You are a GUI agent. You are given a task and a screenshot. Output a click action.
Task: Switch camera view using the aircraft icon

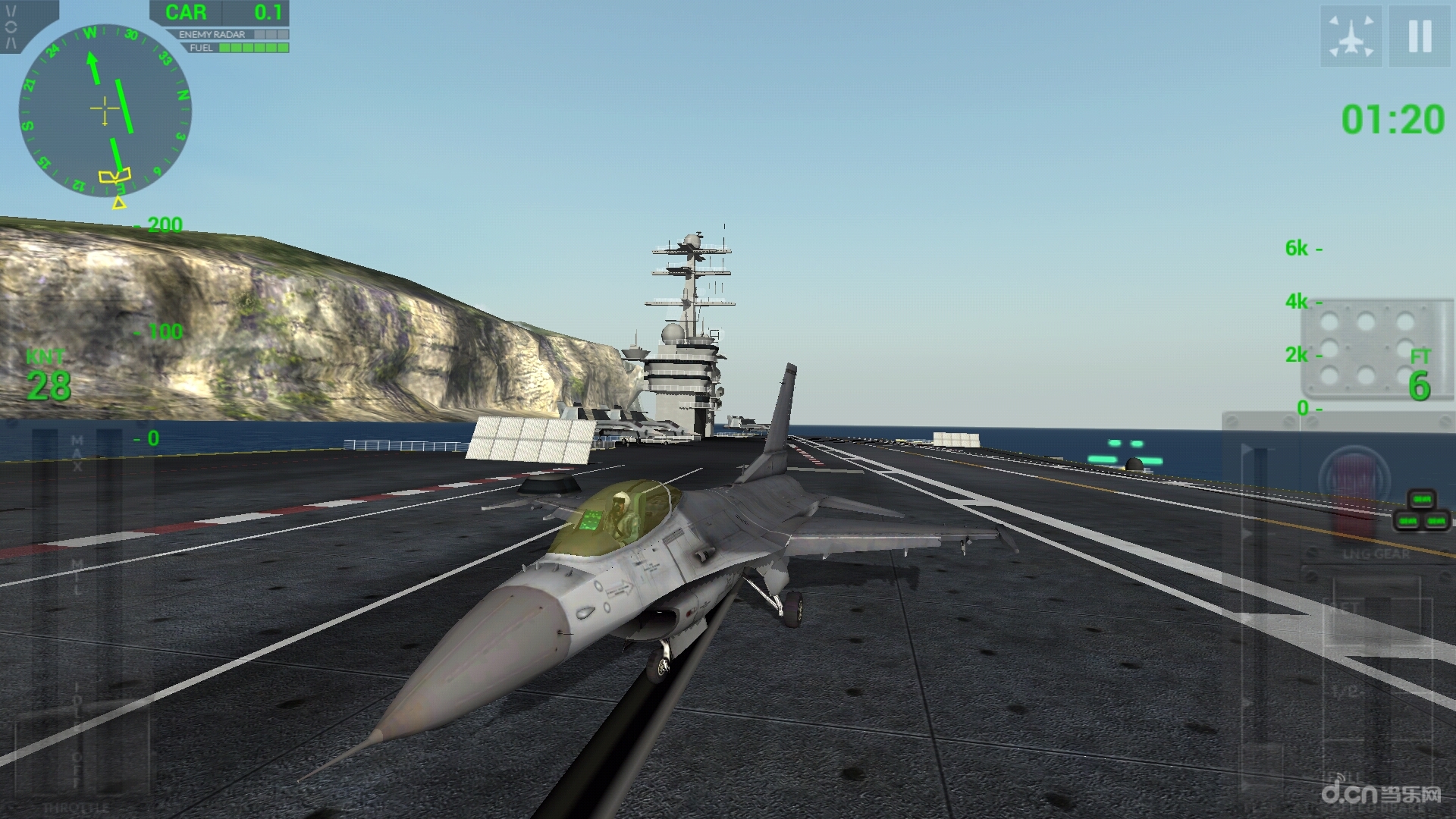[1351, 36]
